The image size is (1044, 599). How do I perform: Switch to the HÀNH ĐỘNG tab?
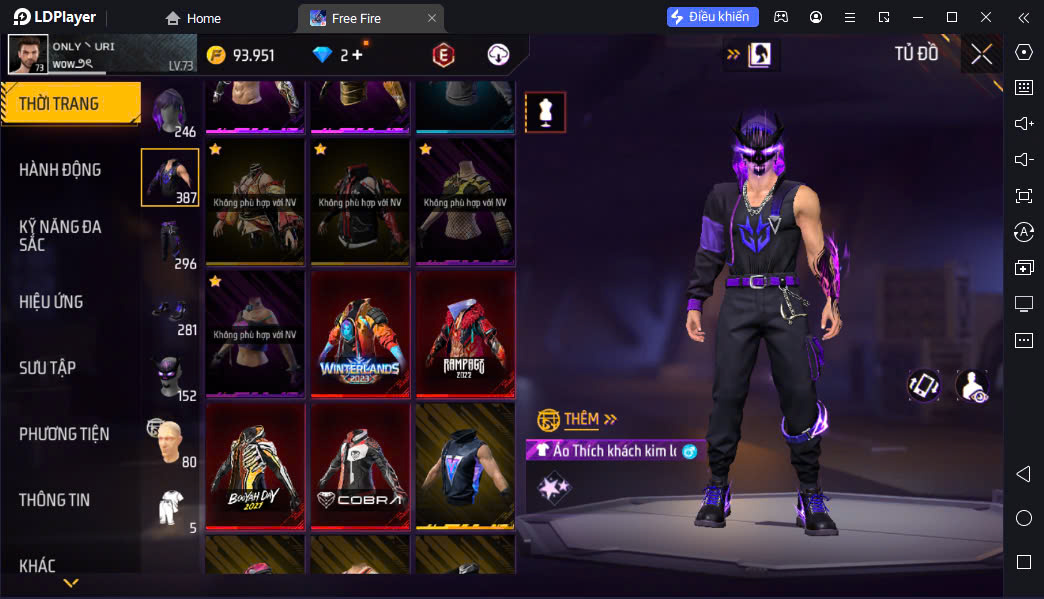click(60, 170)
